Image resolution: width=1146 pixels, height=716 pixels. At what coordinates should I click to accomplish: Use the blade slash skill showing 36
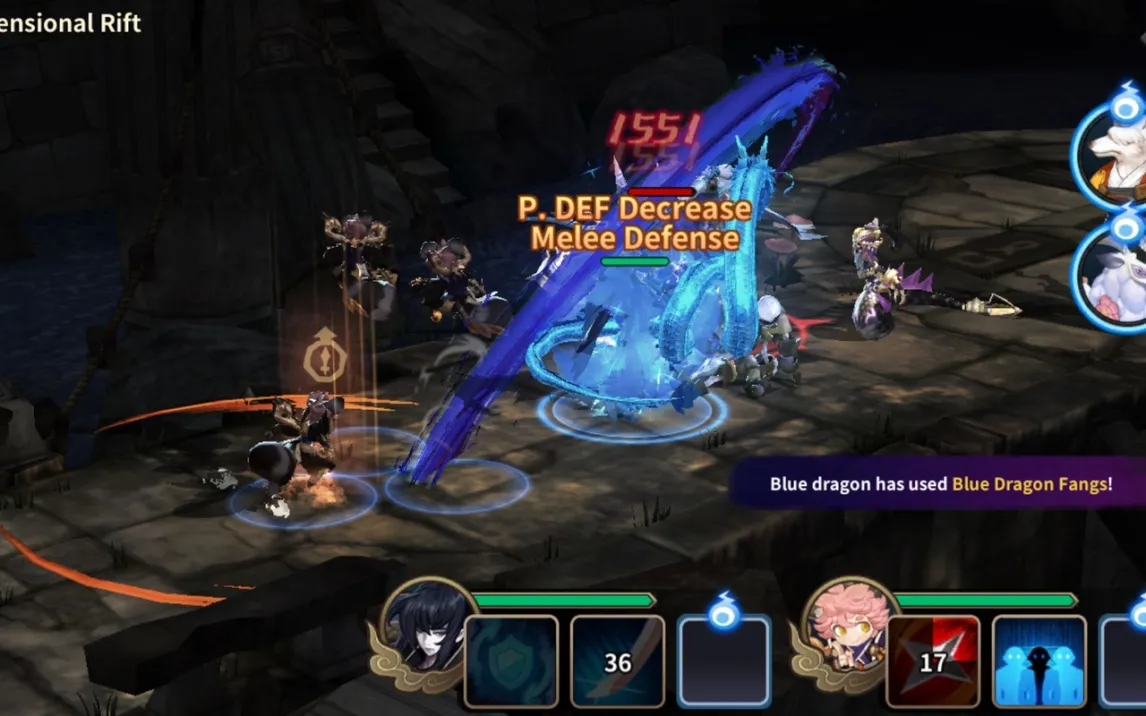[617, 661]
